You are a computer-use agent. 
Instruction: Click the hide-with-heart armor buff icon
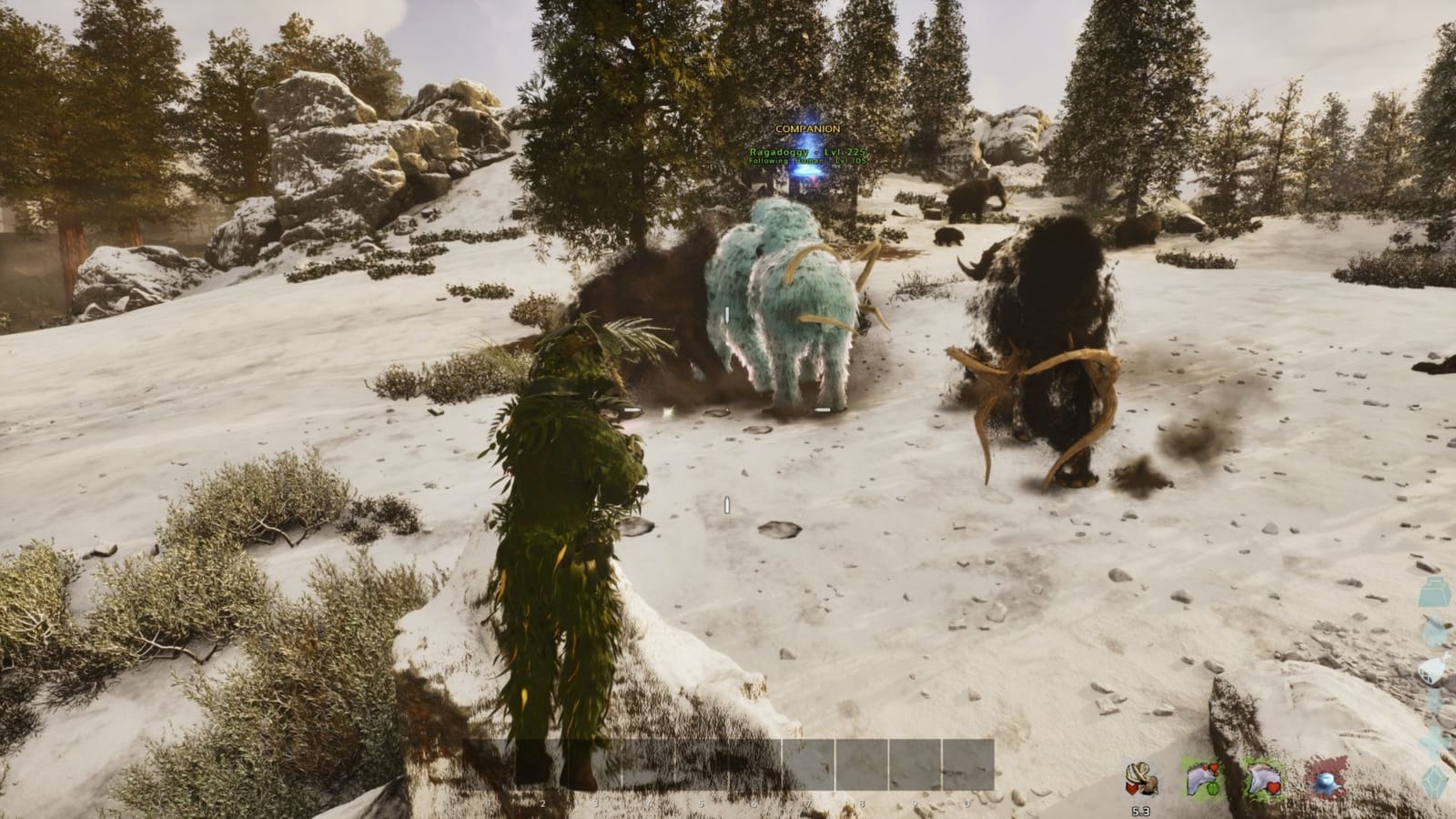(x=1265, y=780)
